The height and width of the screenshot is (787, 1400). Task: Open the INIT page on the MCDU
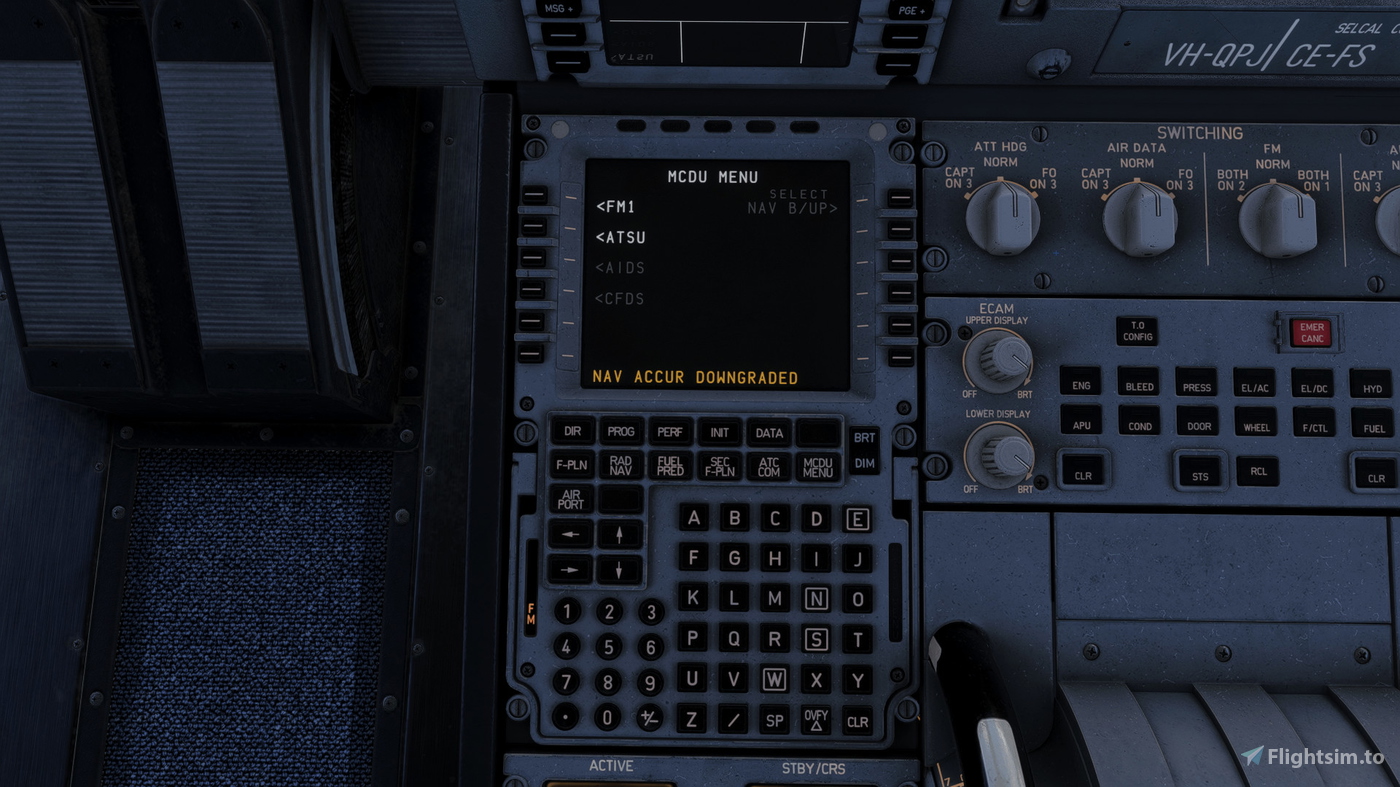[x=719, y=430]
